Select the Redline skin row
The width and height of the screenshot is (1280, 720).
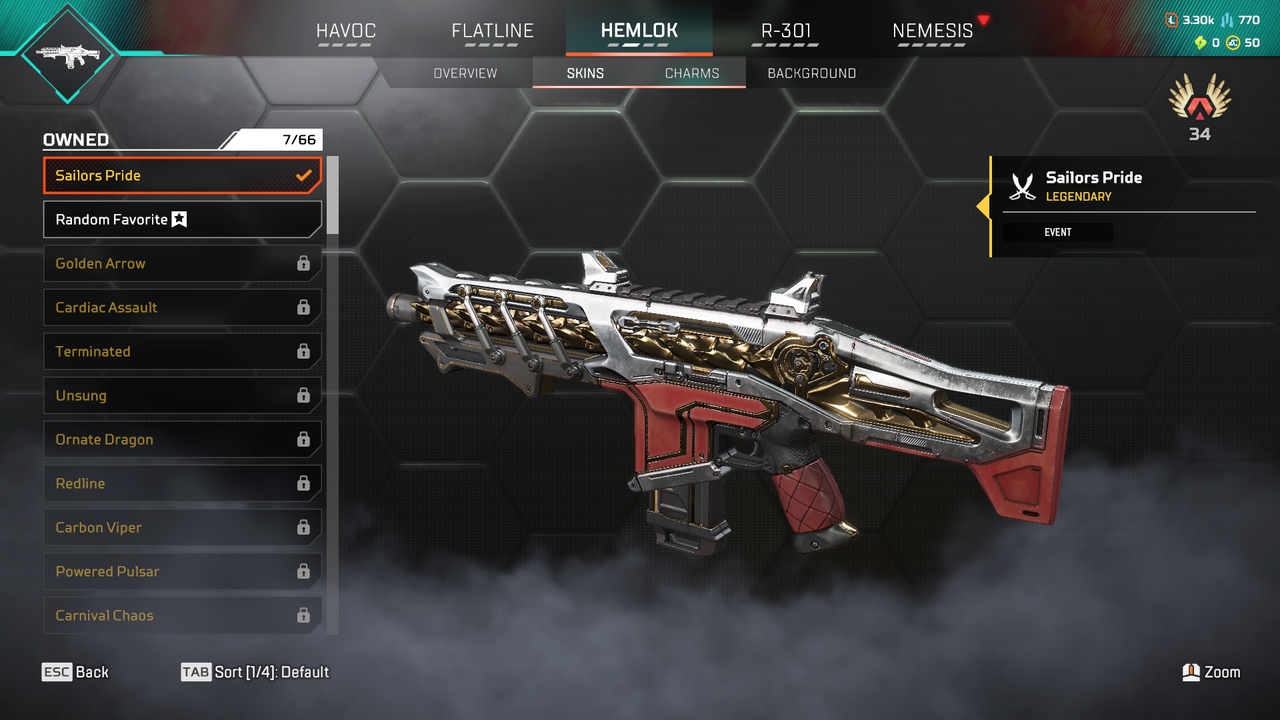coord(182,484)
